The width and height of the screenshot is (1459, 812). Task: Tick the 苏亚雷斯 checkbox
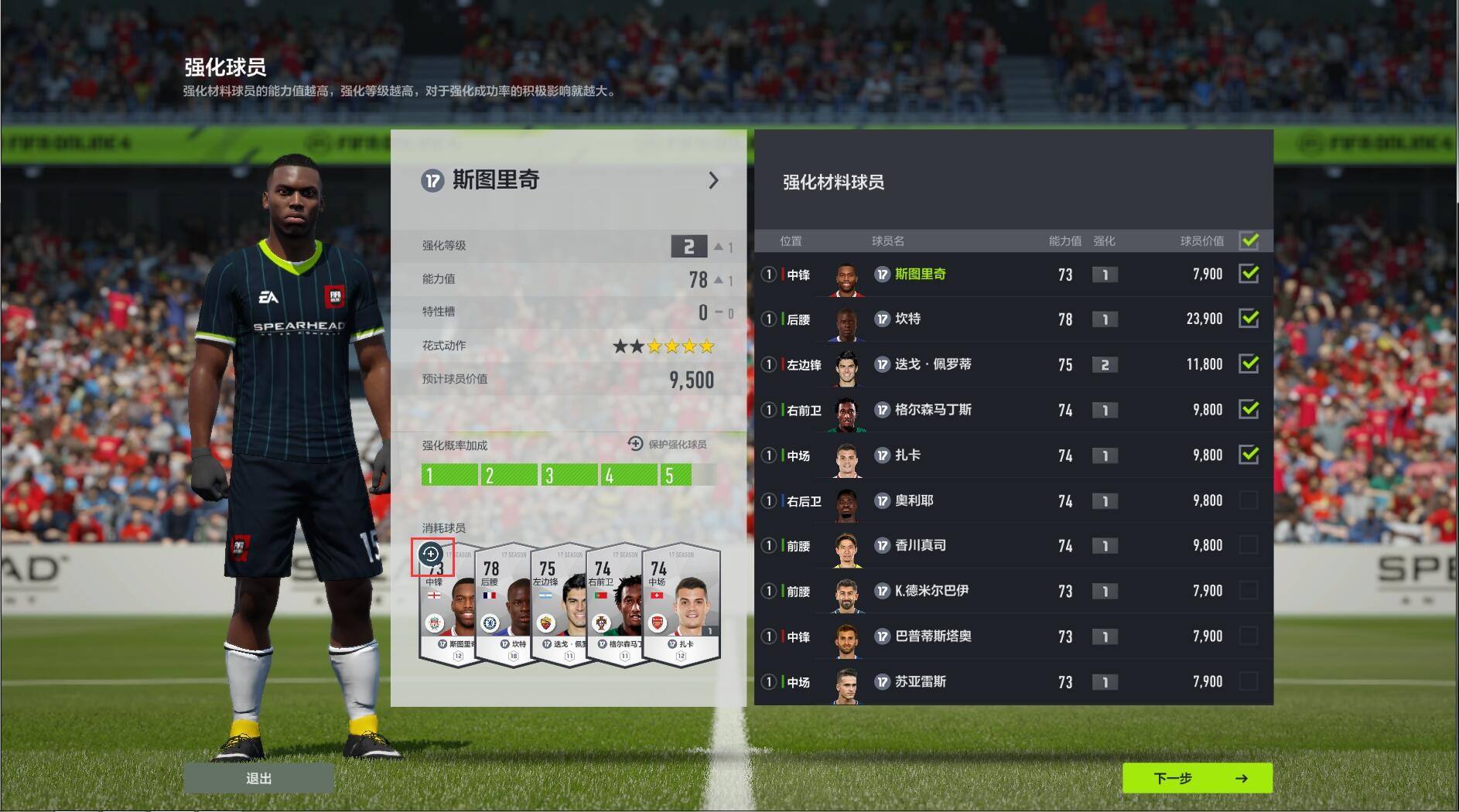pyautogui.click(x=1249, y=681)
